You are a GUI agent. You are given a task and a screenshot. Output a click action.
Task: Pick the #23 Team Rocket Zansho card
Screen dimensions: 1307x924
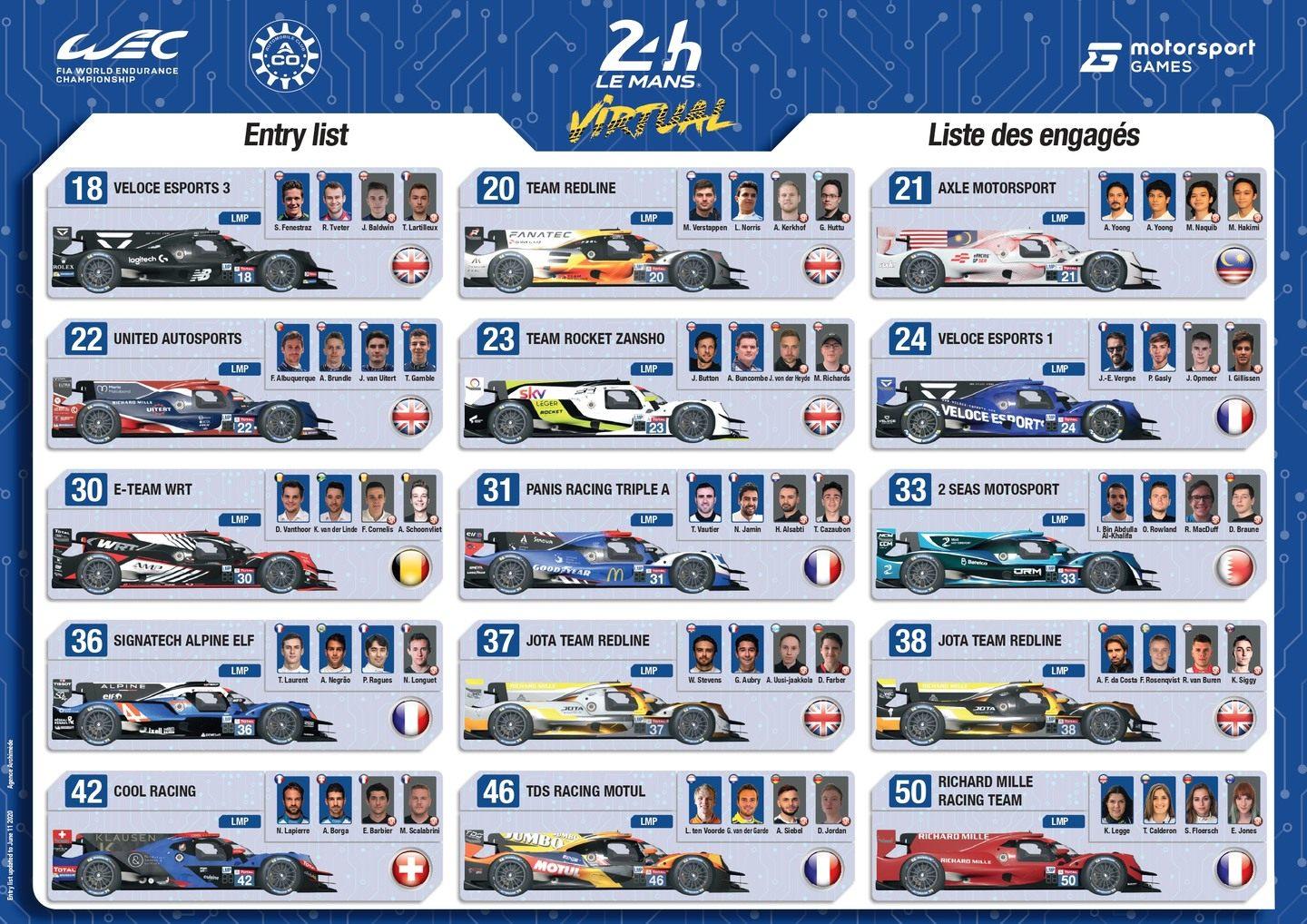coord(656,383)
